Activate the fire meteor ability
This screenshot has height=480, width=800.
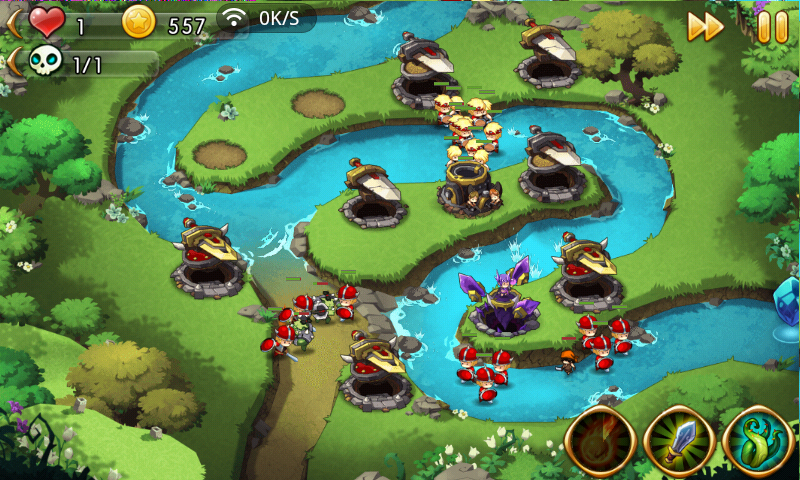click(601, 441)
